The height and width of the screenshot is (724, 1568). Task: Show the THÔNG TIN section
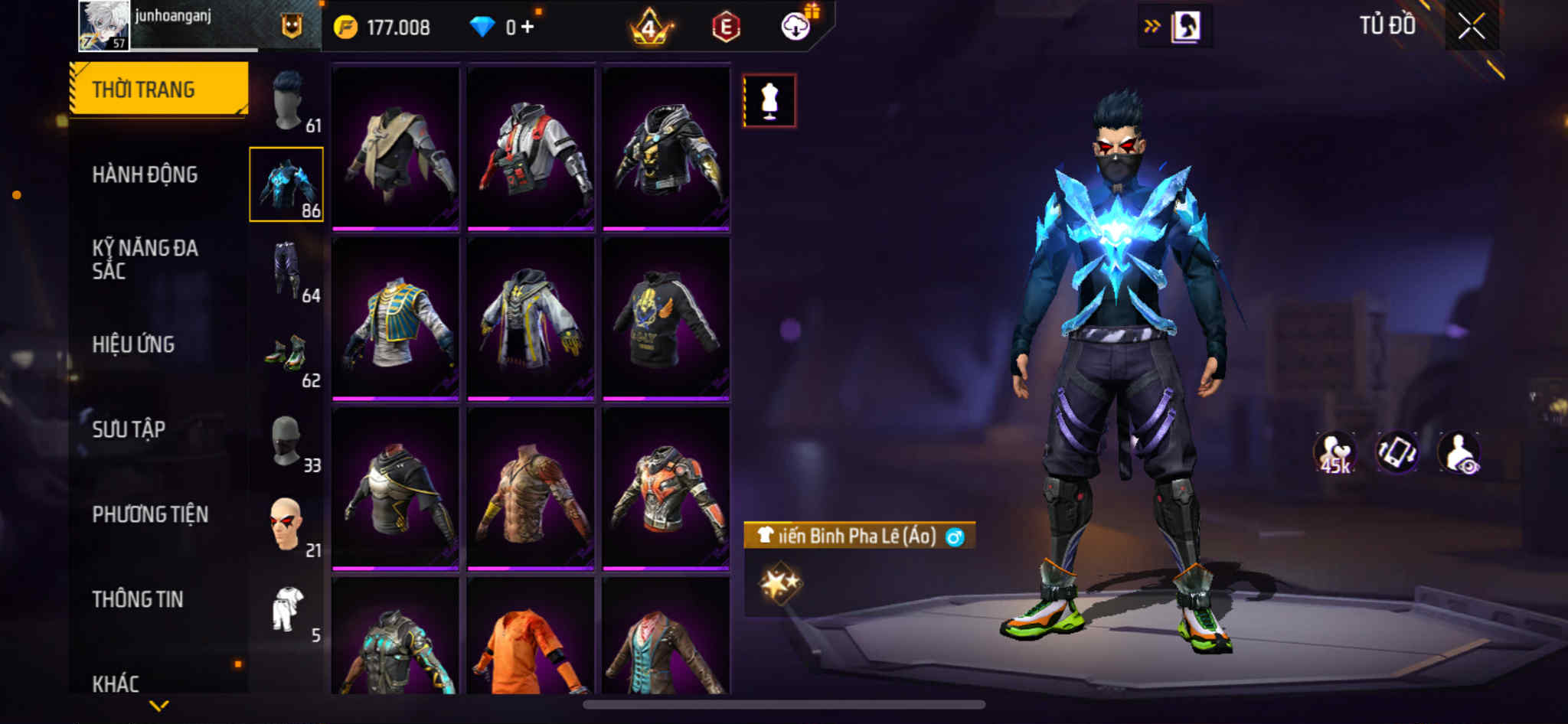(x=138, y=599)
